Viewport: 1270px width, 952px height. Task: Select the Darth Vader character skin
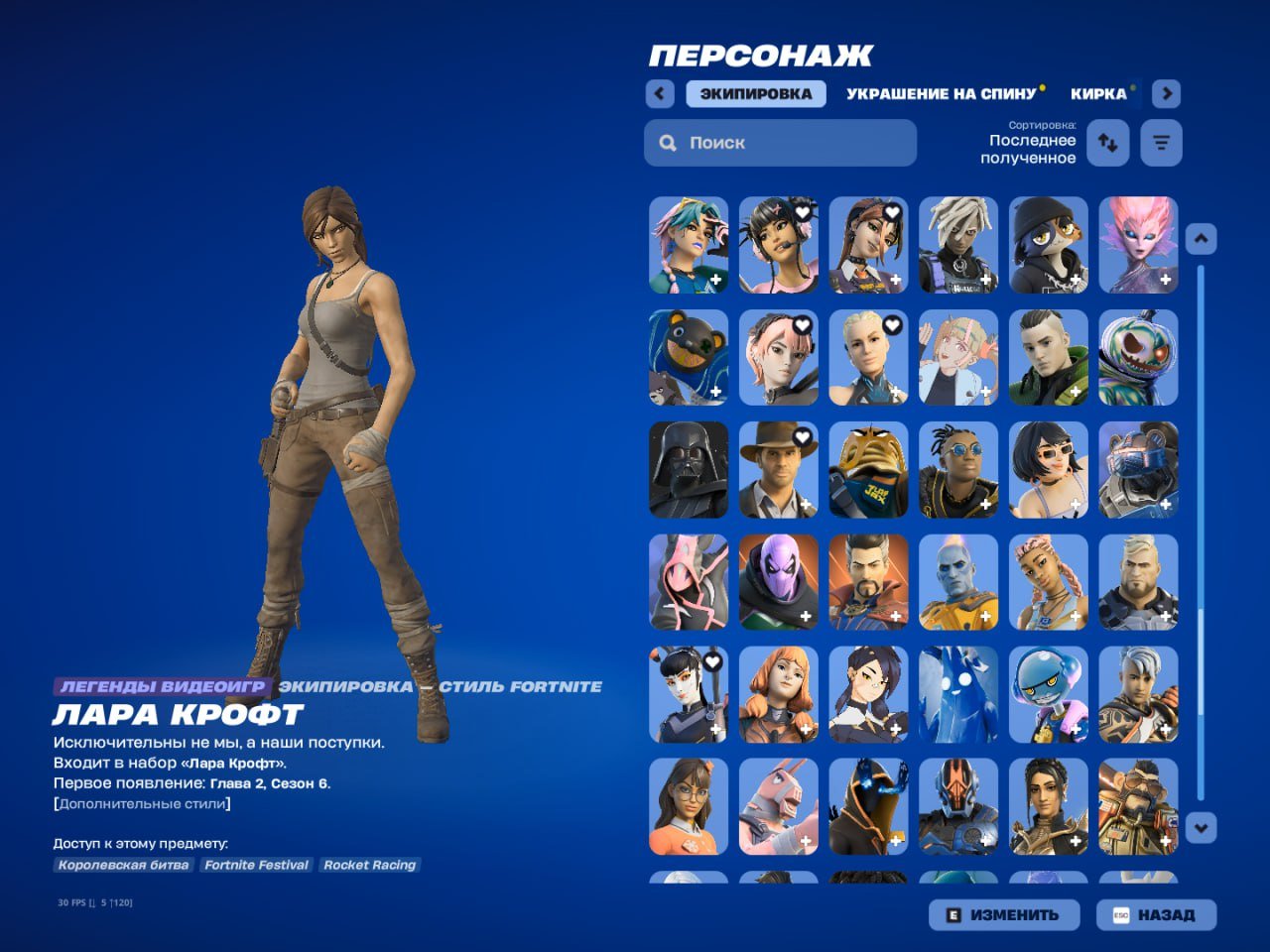(x=688, y=469)
